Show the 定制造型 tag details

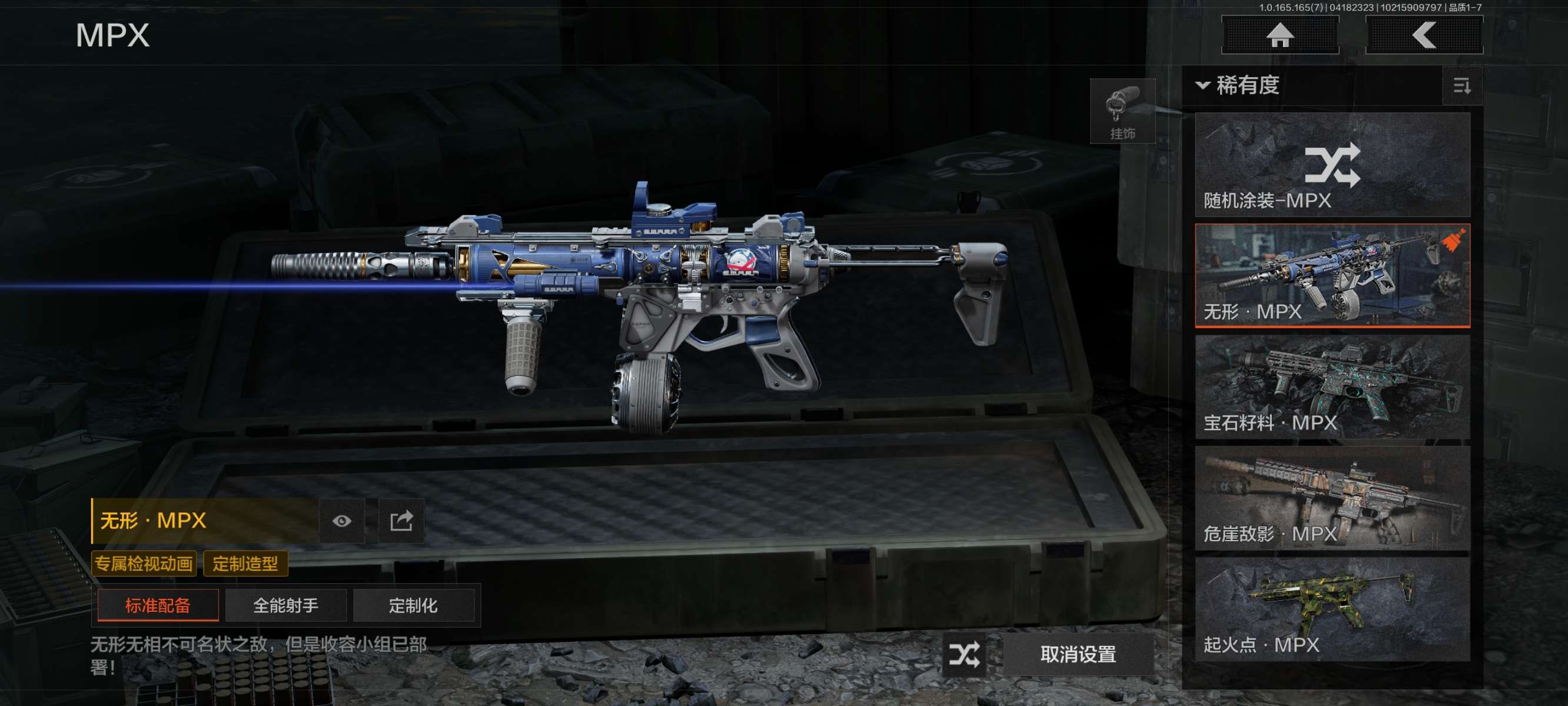click(x=245, y=564)
